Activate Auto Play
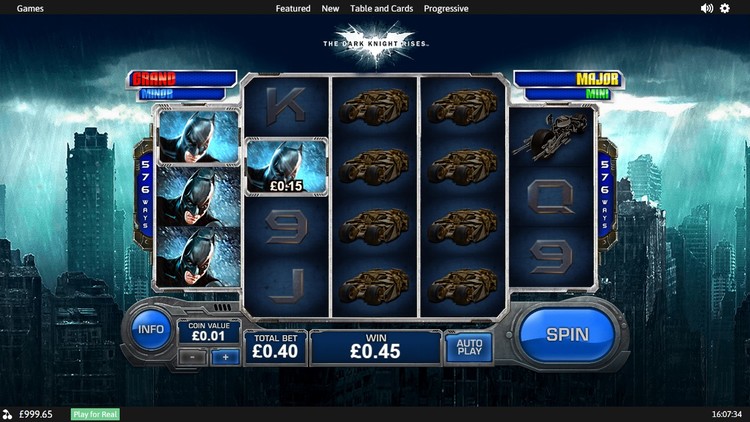The width and height of the screenshot is (750, 422). [x=469, y=347]
